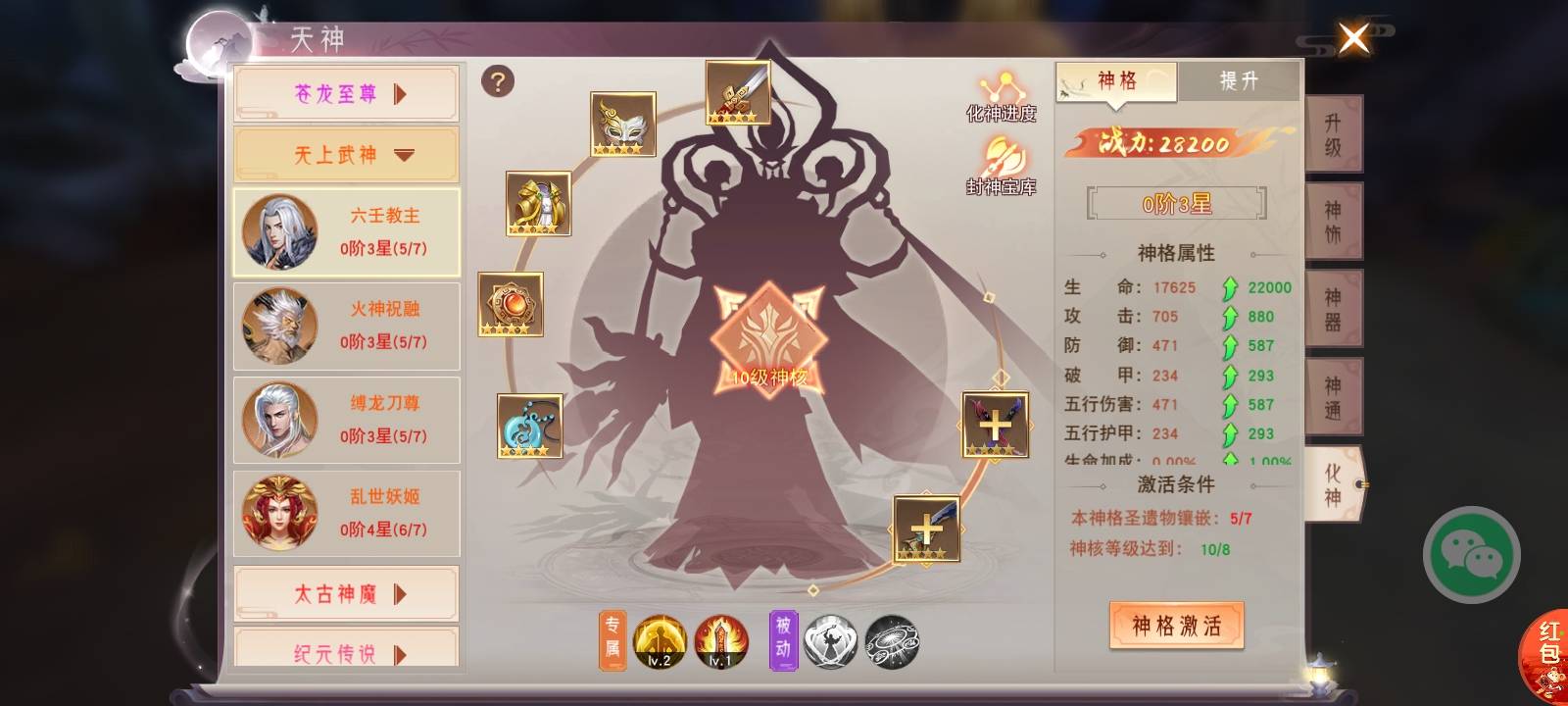Click the 神格激活 button
The width and height of the screenshot is (1568, 706).
click(x=1176, y=626)
